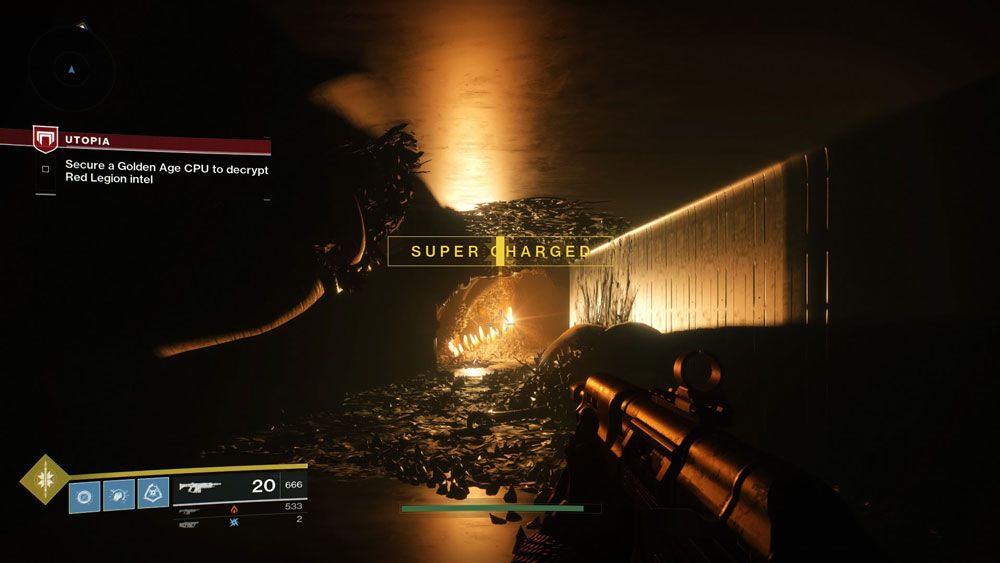1000x563 pixels.
Task: Switch to the solar energy weapon row
Action: click(x=236, y=508)
